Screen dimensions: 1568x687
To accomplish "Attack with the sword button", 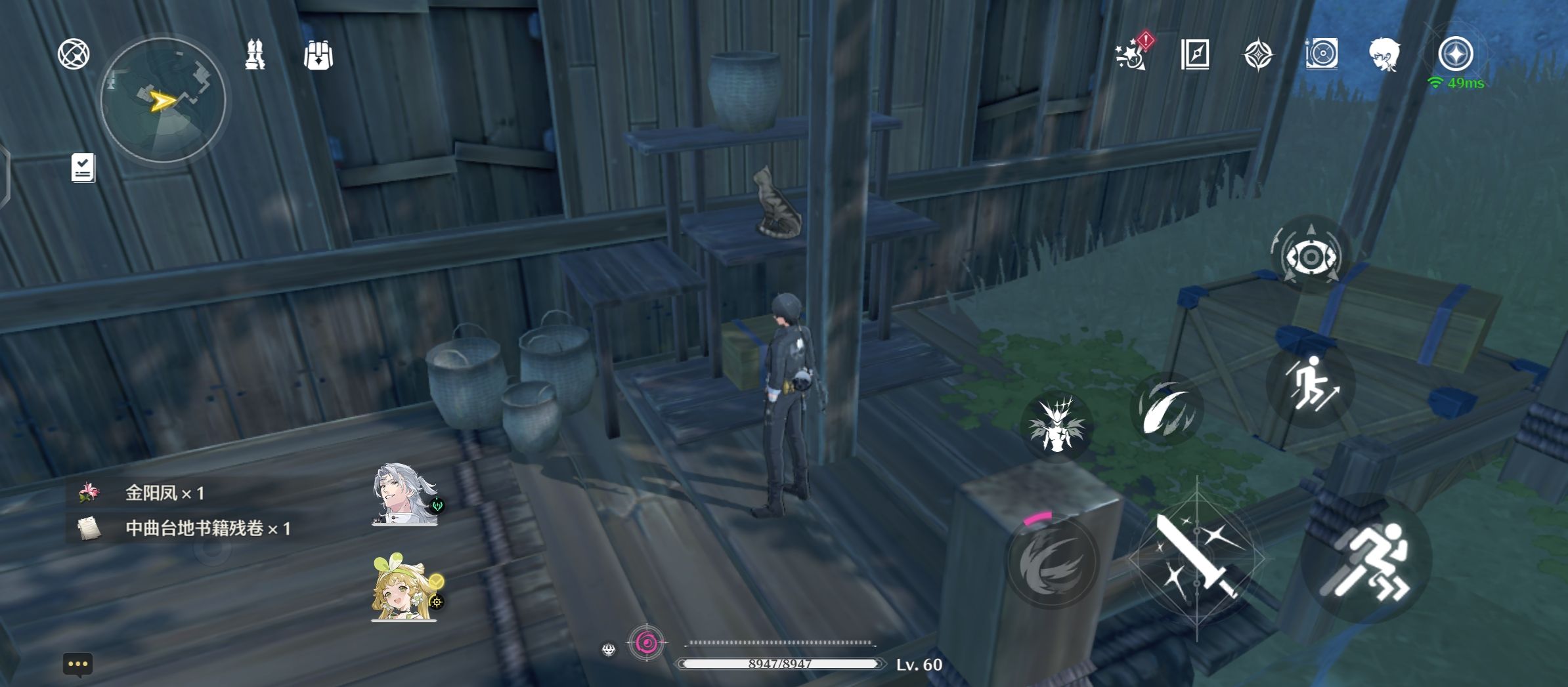I will tap(1196, 558).
